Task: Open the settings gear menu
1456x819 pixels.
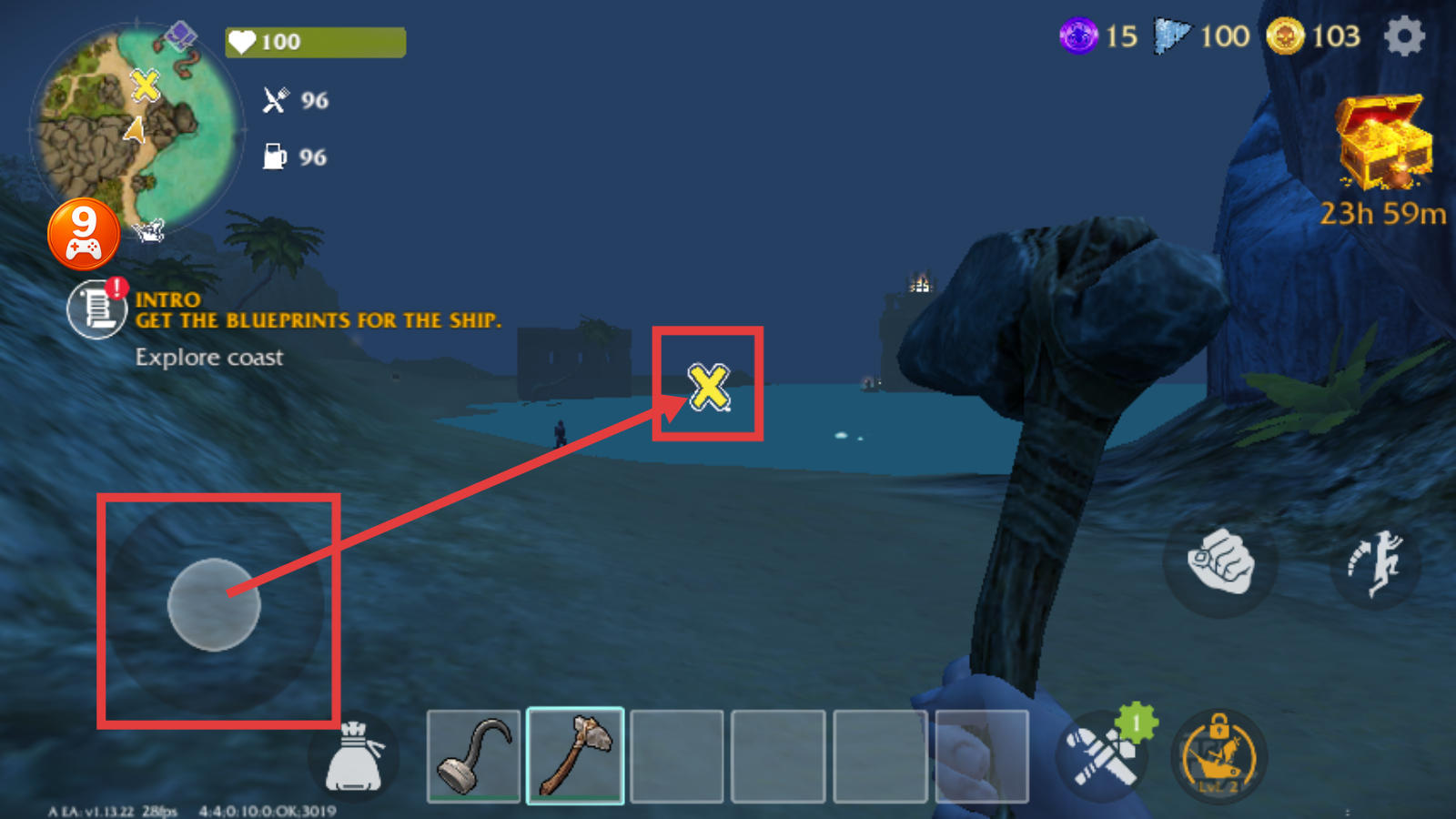Action: tap(1404, 37)
